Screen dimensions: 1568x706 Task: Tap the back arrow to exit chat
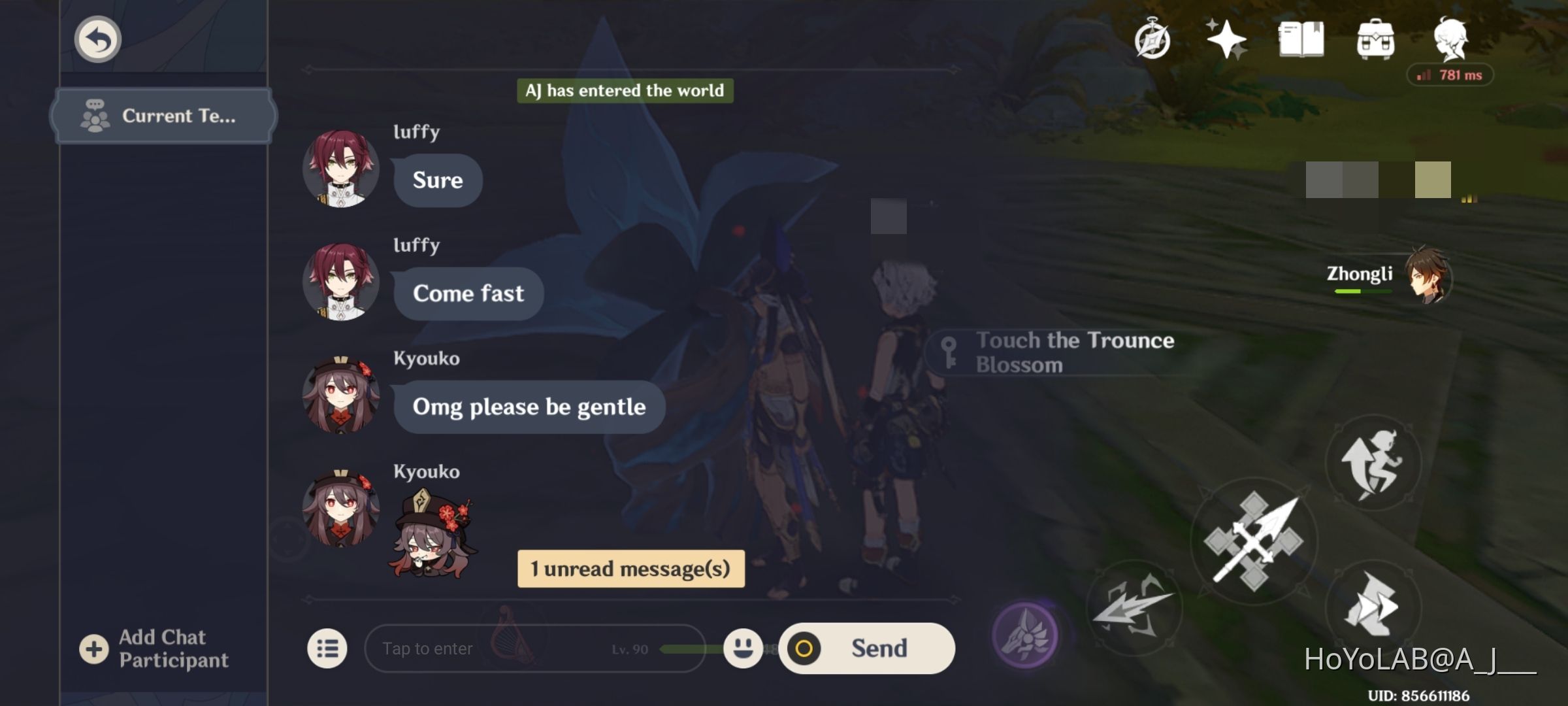(97, 39)
